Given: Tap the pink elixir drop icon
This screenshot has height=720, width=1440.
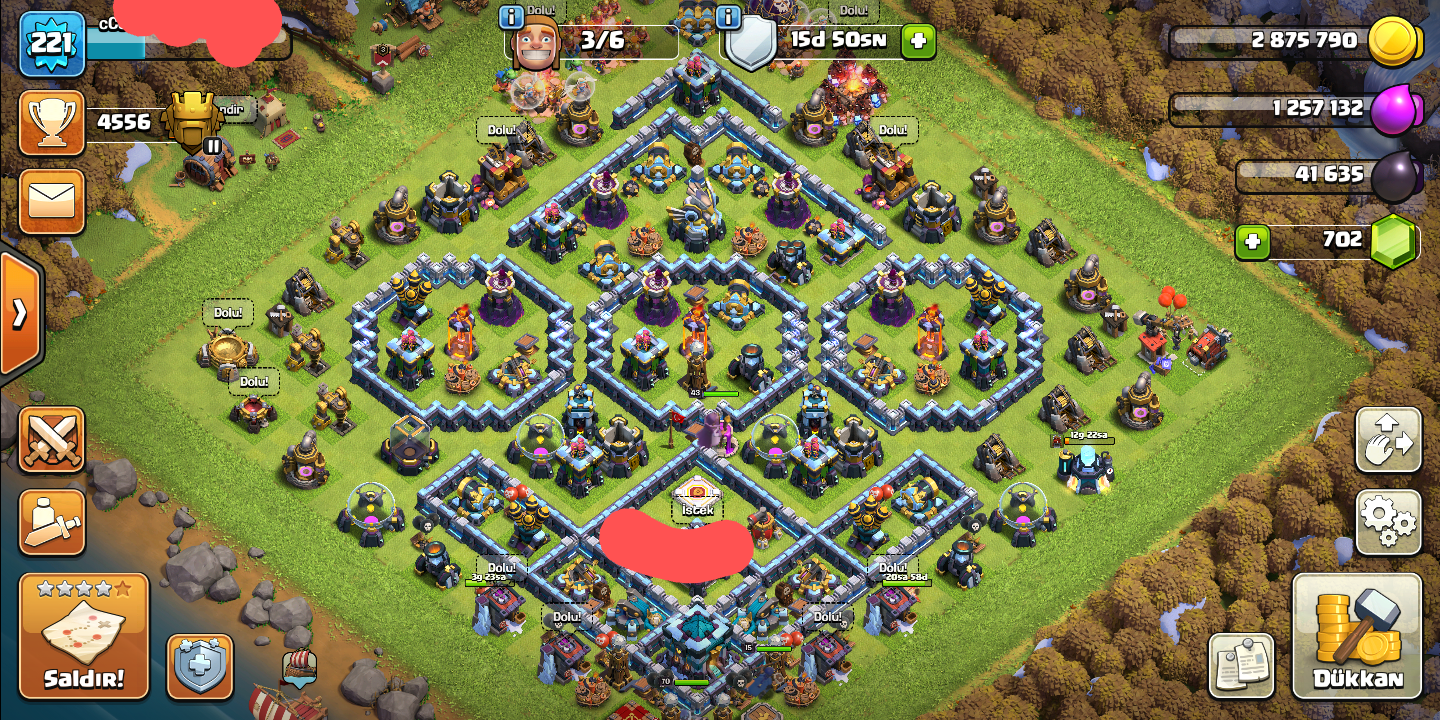Looking at the screenshot, I should pyautogui.click(x=1392, y=109).
